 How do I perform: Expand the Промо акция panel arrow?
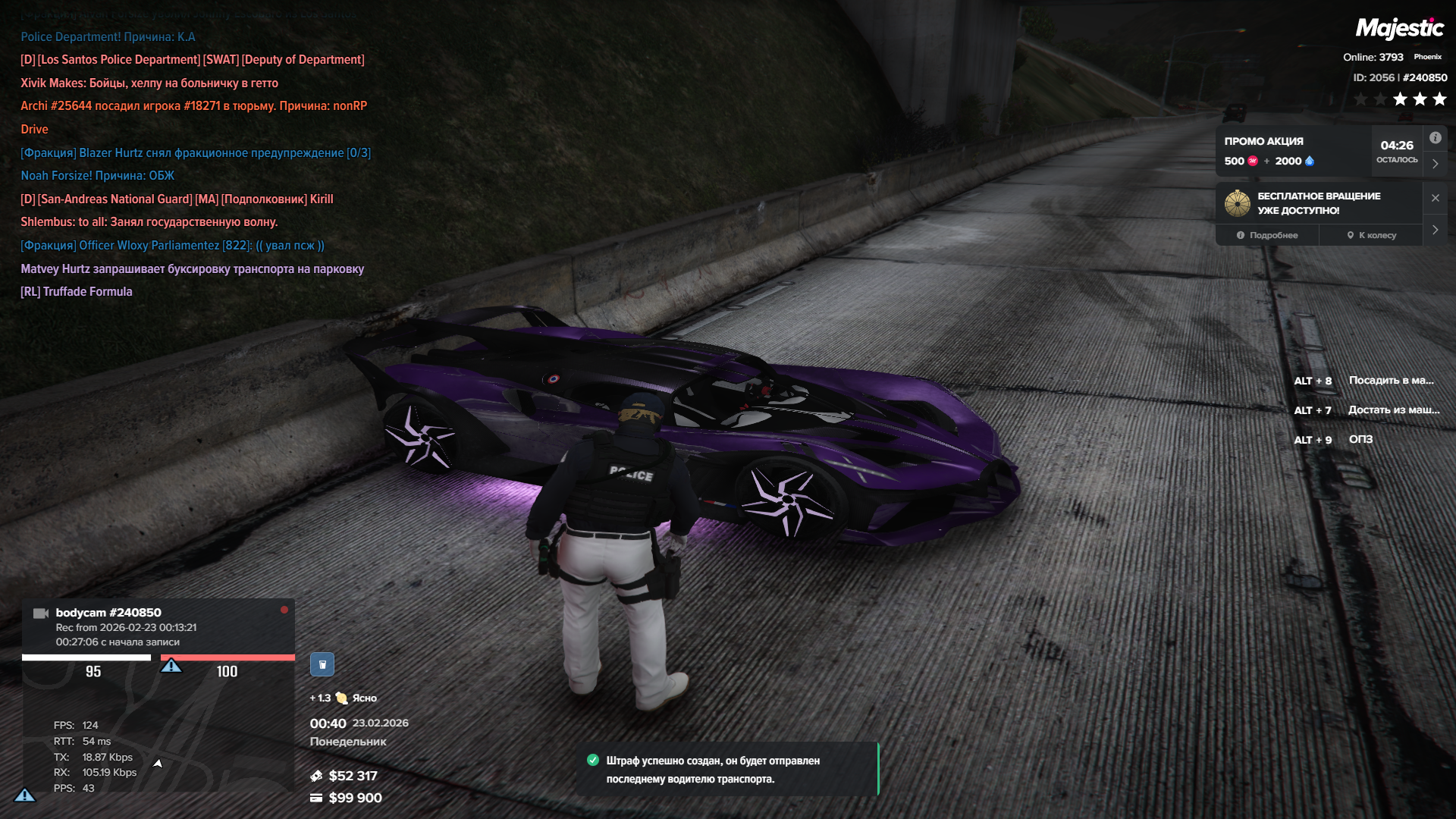coord(1435,164)
